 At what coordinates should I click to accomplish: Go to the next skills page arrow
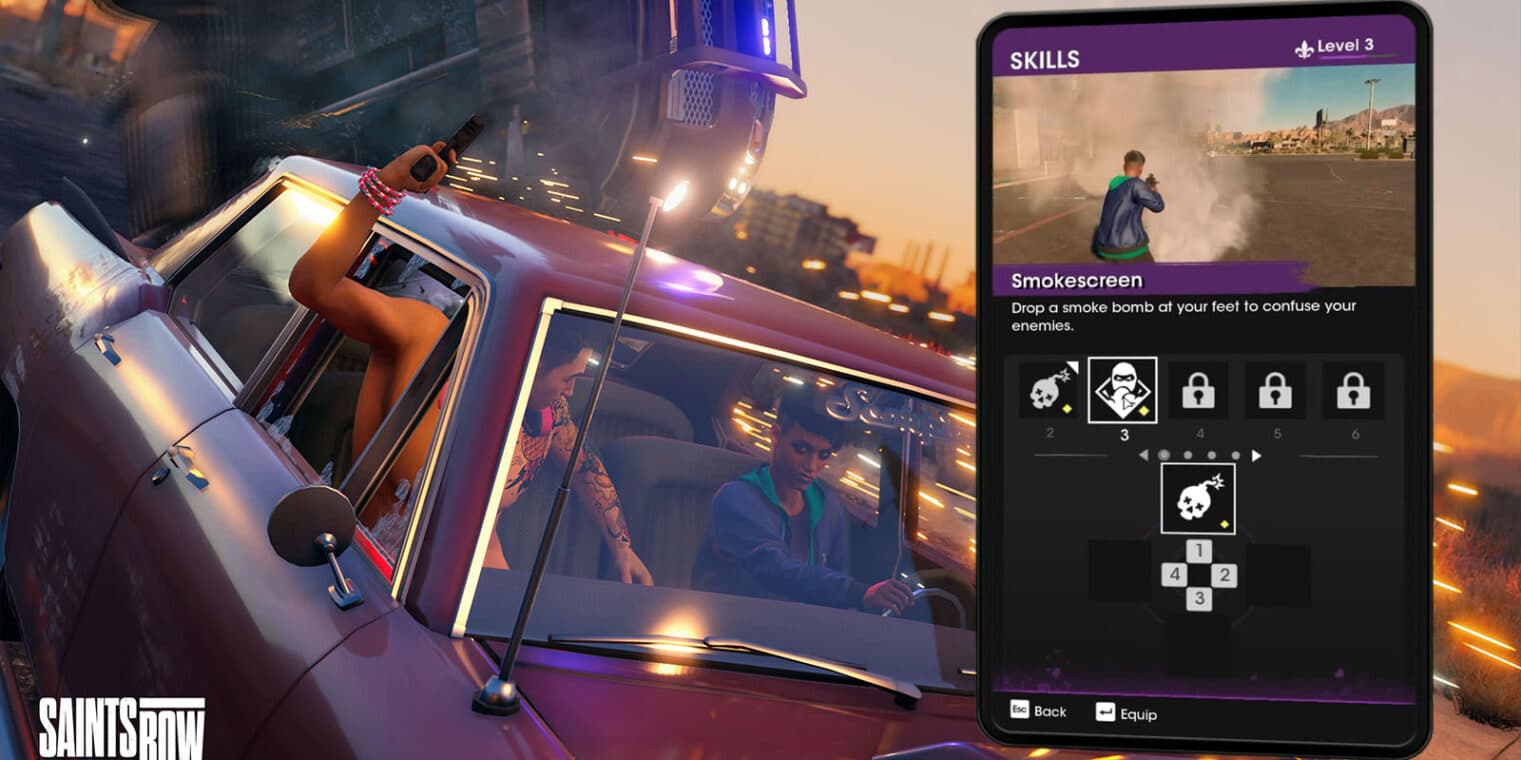click(x=1257, y=456)
